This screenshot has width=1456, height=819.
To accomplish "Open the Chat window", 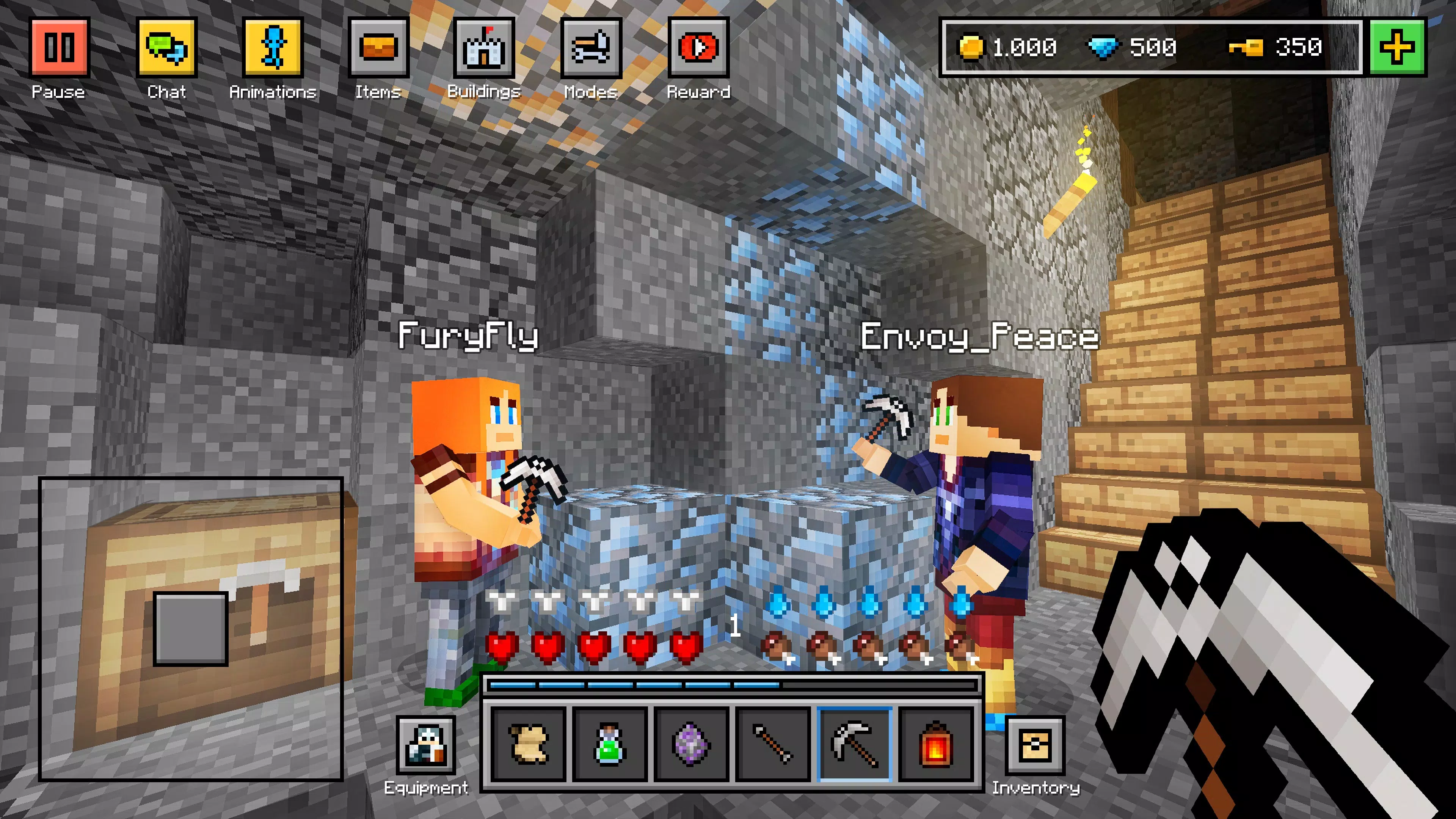I will pos(166,47).
